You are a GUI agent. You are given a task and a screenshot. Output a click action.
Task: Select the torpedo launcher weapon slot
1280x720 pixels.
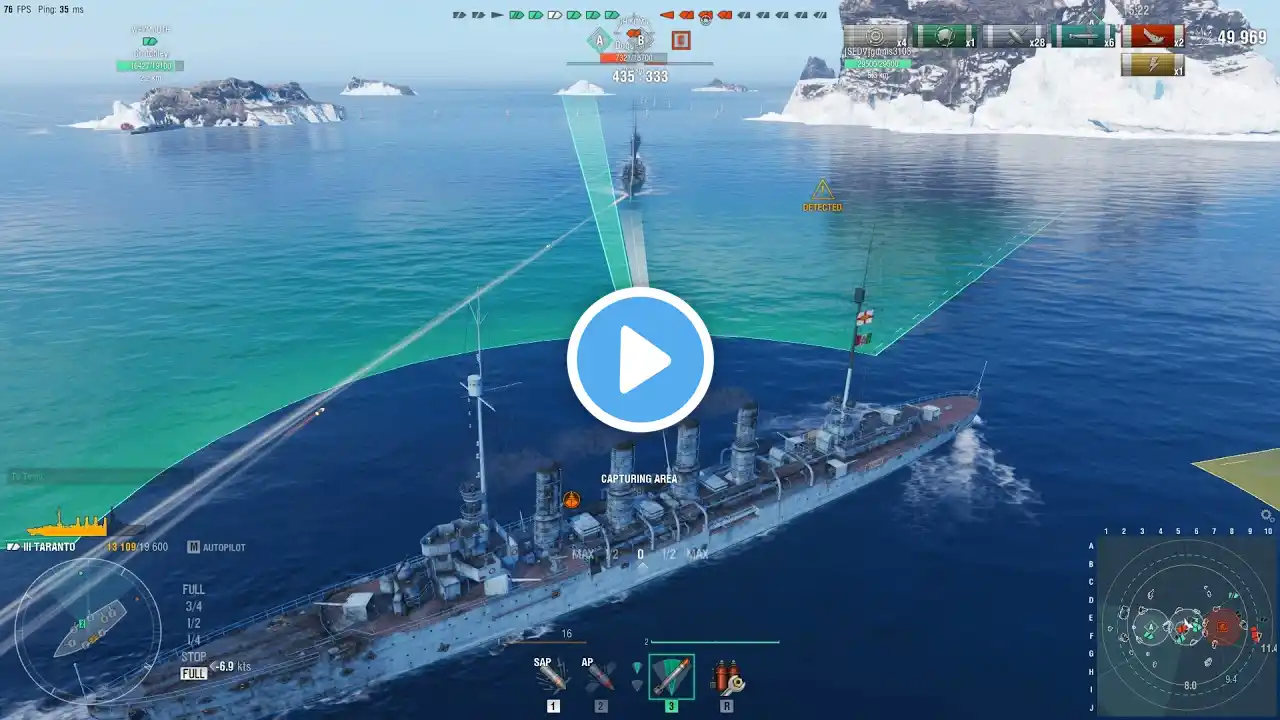pyautogui.click(x=671, y=678)
